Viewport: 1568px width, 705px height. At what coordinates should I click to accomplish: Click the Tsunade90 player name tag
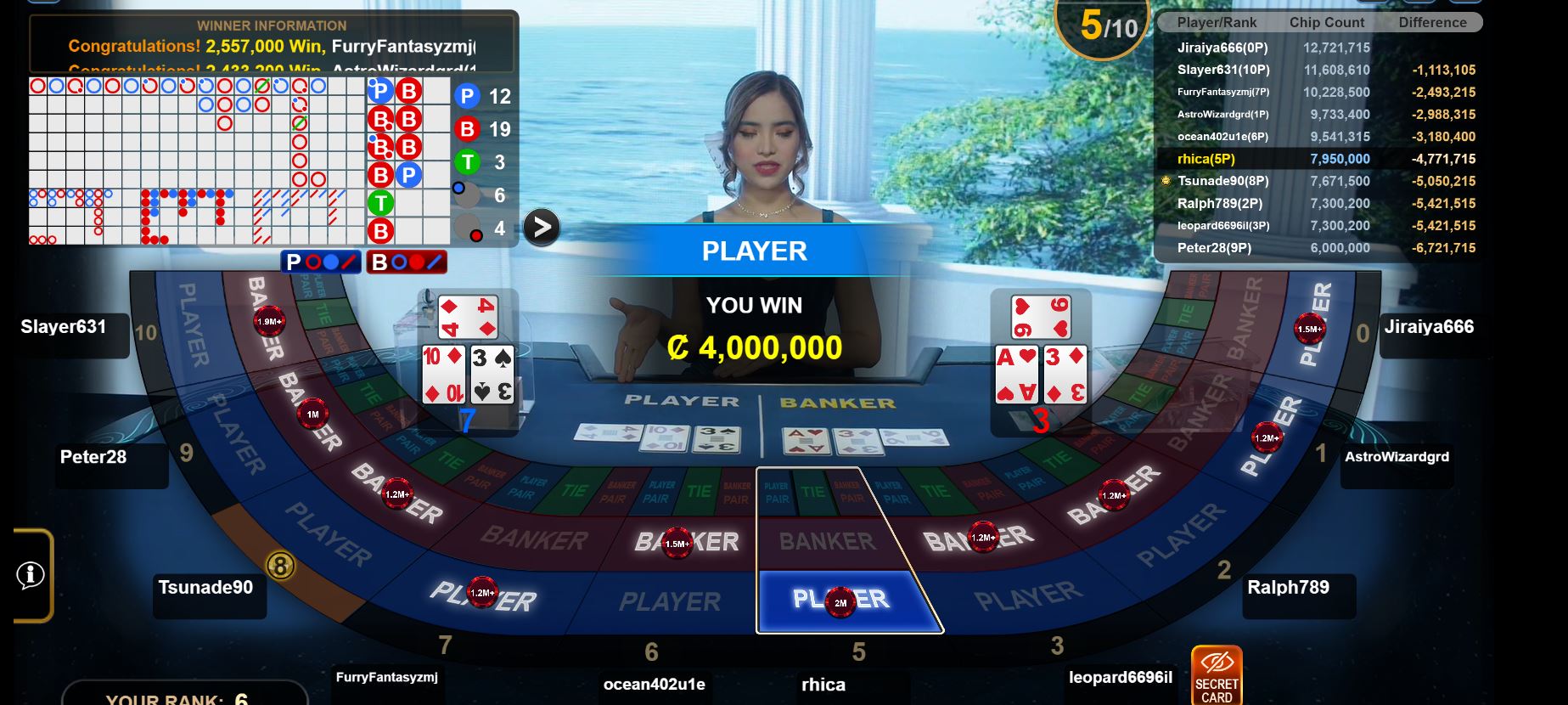tap(206, 588)
